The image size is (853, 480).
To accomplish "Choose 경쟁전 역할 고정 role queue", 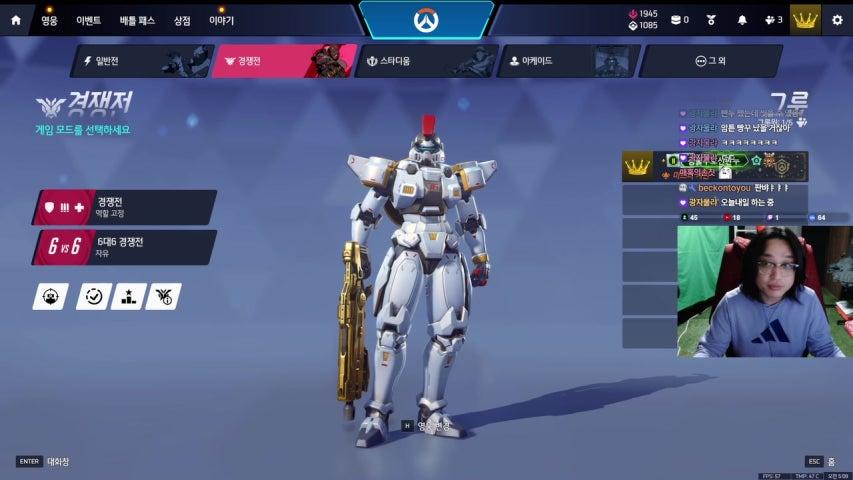I will coord(125,207).
